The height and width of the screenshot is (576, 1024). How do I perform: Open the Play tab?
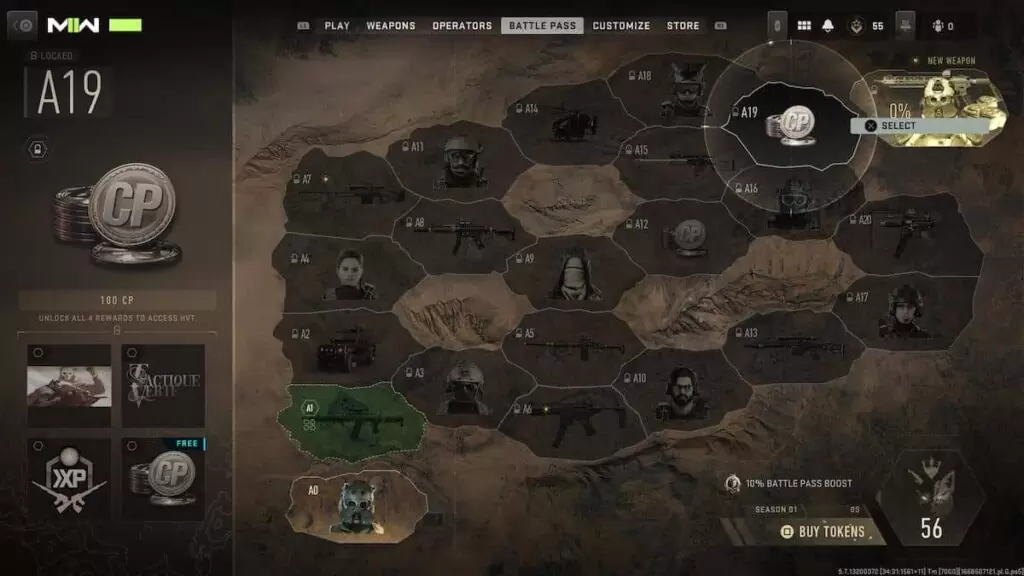click(x=337, y=26)
